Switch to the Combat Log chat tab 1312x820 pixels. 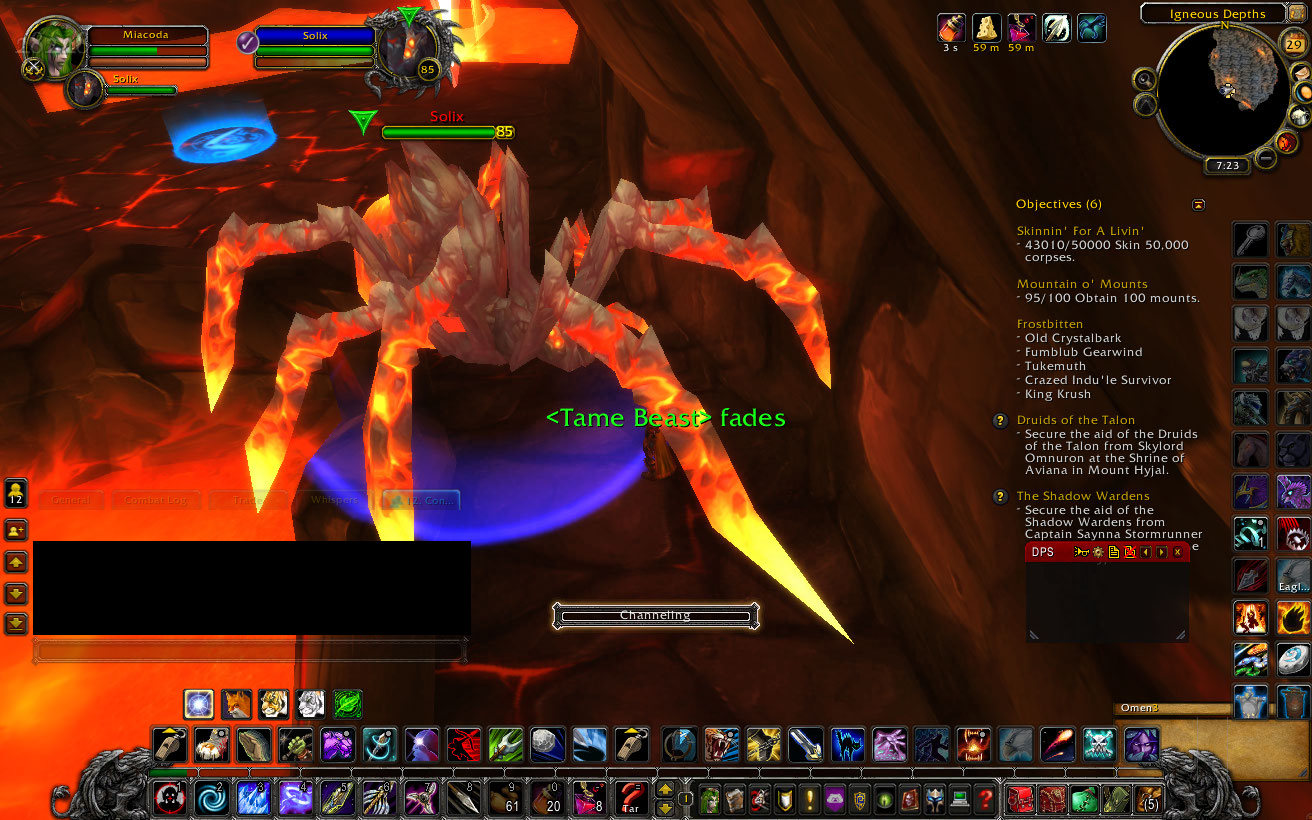pos(155,499)
